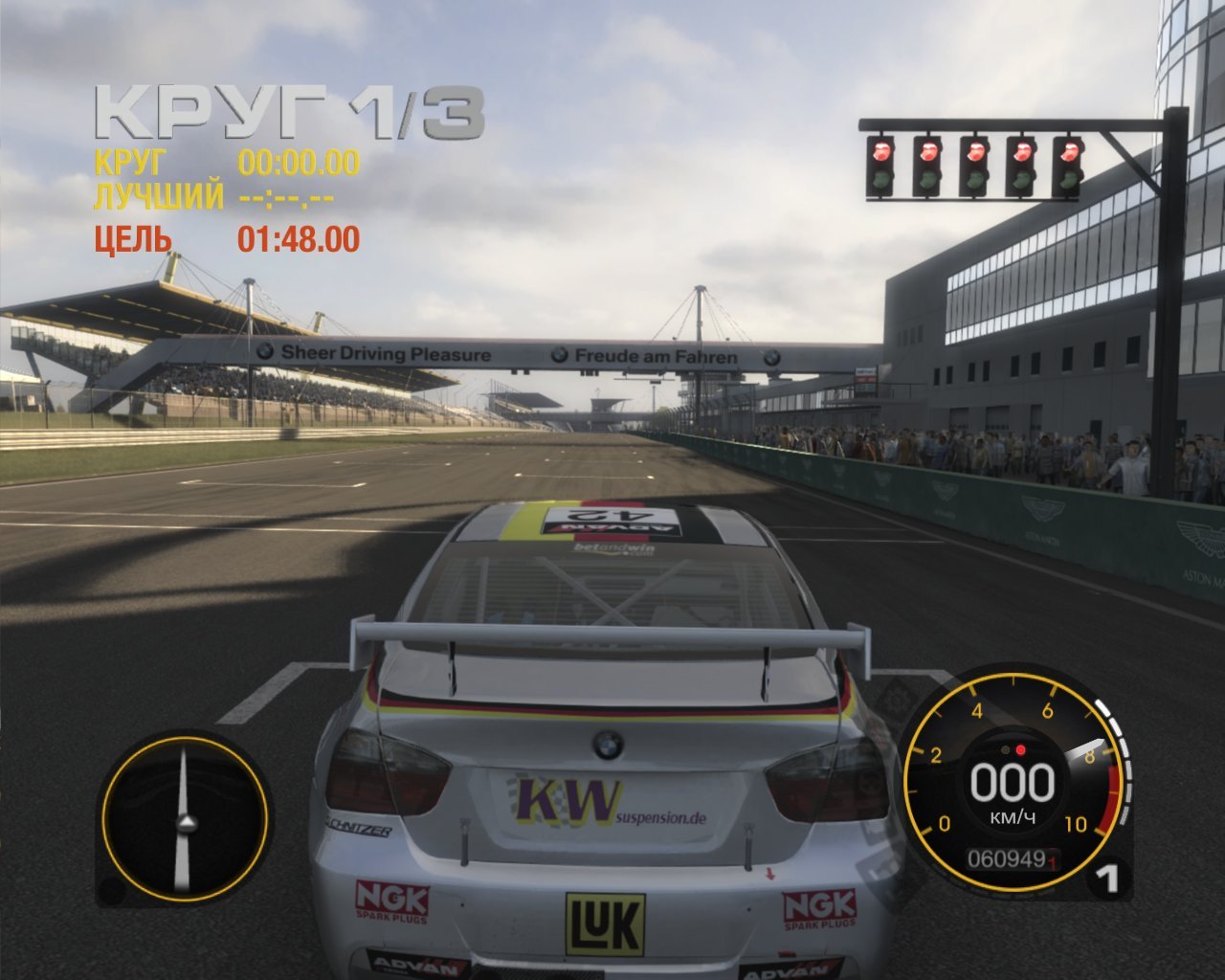Image resolution: width=1225 pixels, height=980 pixels.
Task: Click the track minimap circle
Action: click(x=185, y=821)
